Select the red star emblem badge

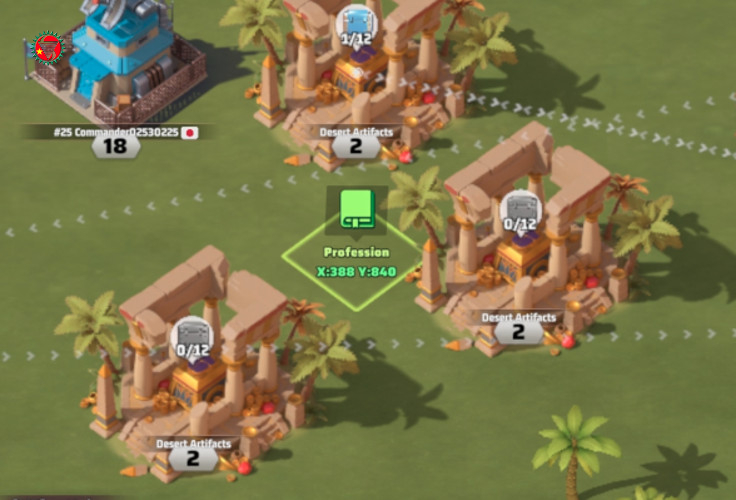(47, 47)
